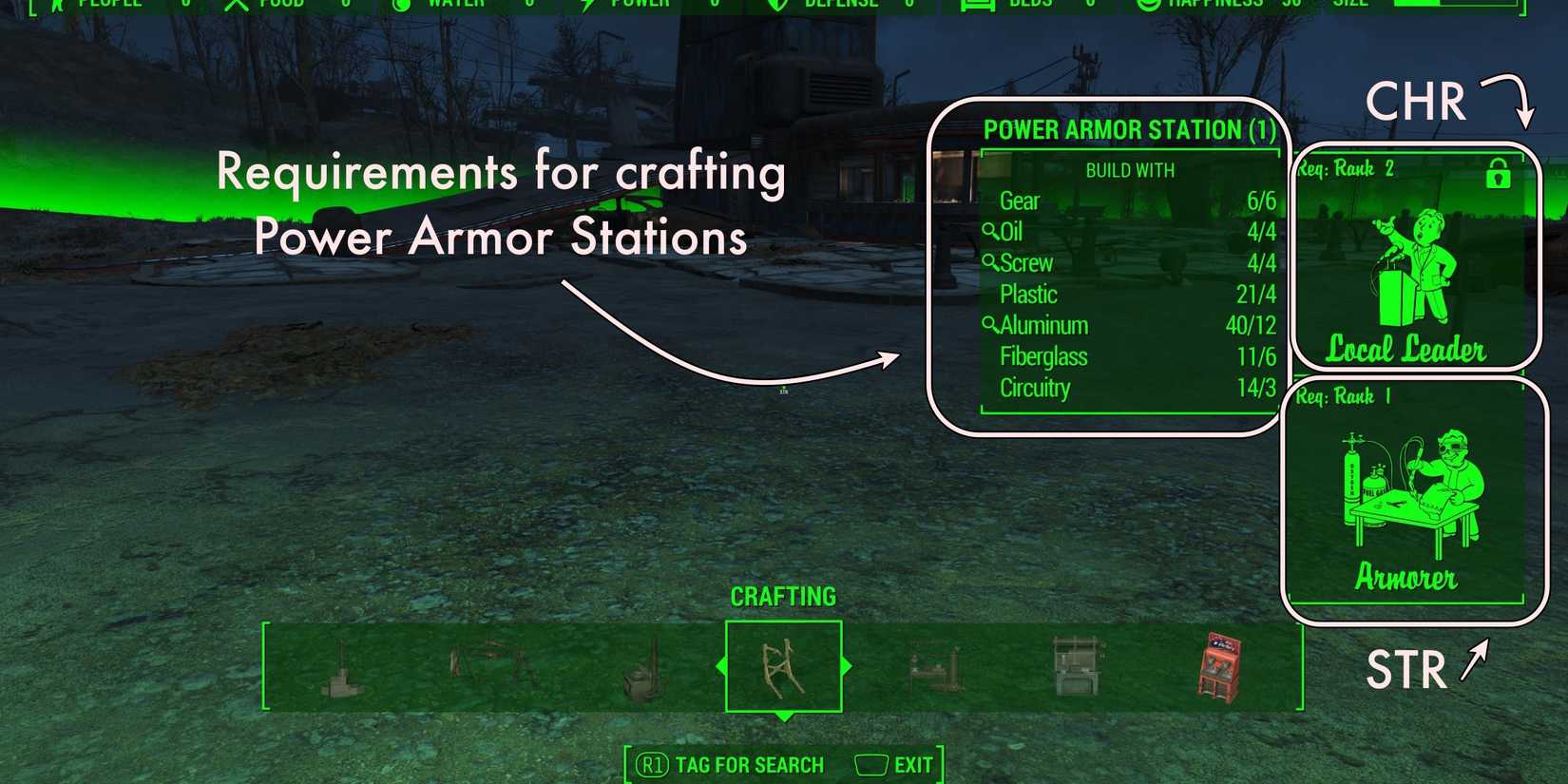Switch to the CRAFTING category tab
Screen dimensions: 1568x784
783,597
